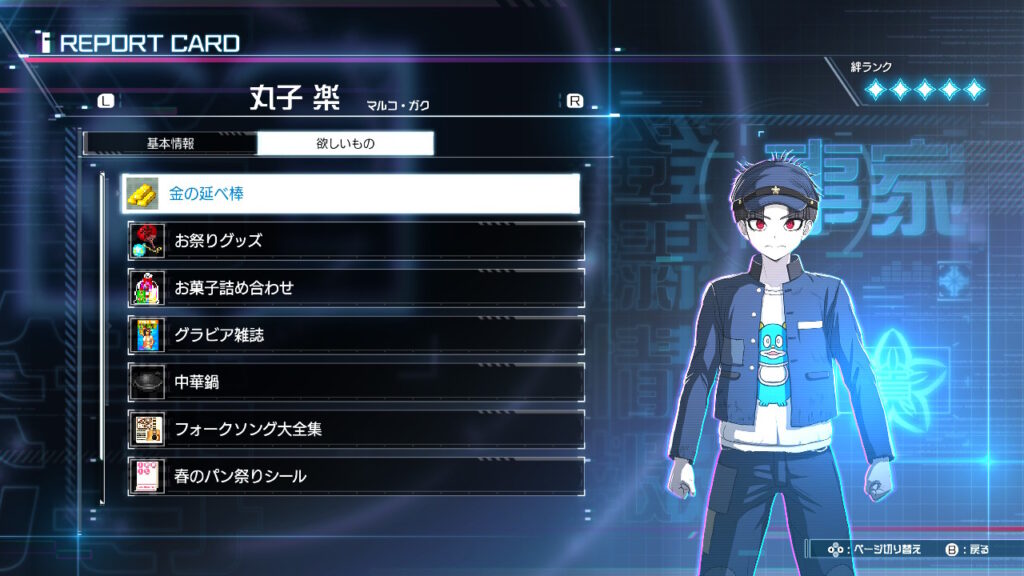Choose the 金の延べ棒 gift entry

coord(351,193)
